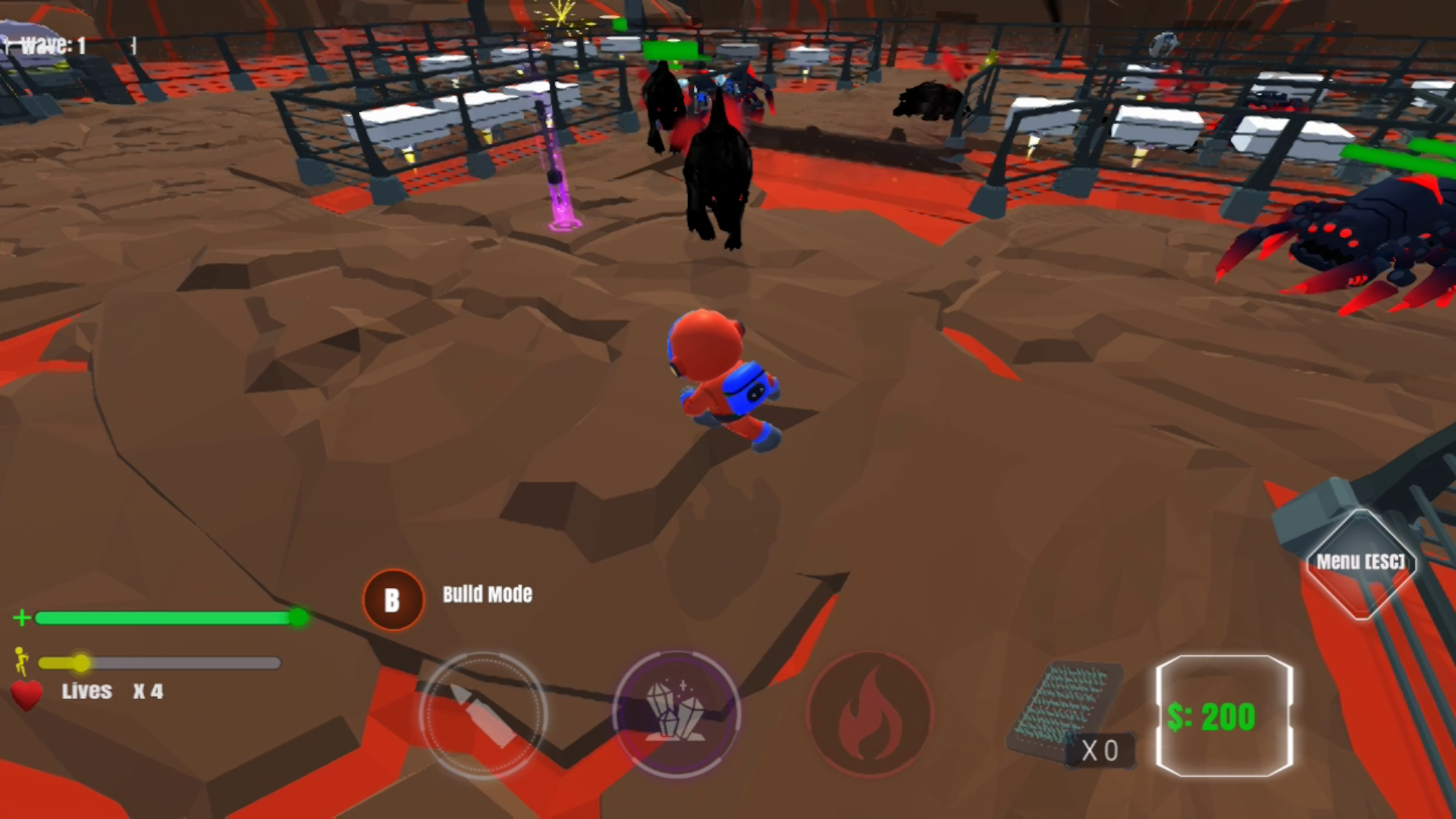The image size is (1456, 819).
Task: Click the Lives X 4 counter
Action: coord(114,691)
